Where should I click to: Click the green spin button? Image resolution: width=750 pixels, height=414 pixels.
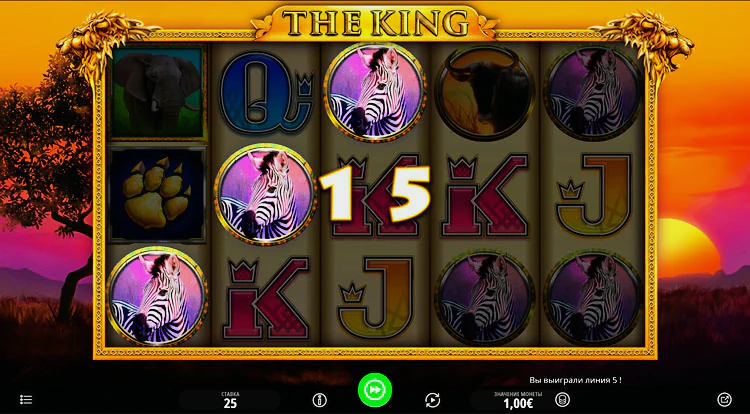click(375, 389)
